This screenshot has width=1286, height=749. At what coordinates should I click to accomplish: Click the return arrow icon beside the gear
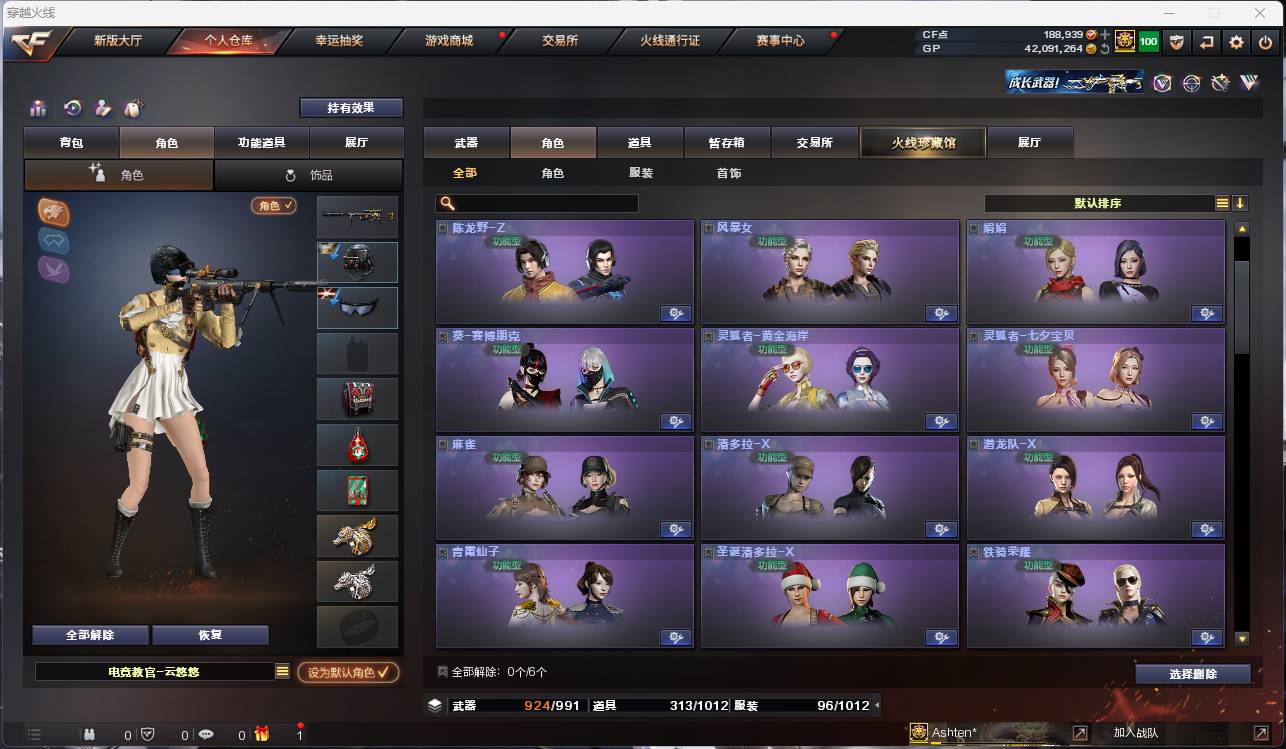point(1206,42)
